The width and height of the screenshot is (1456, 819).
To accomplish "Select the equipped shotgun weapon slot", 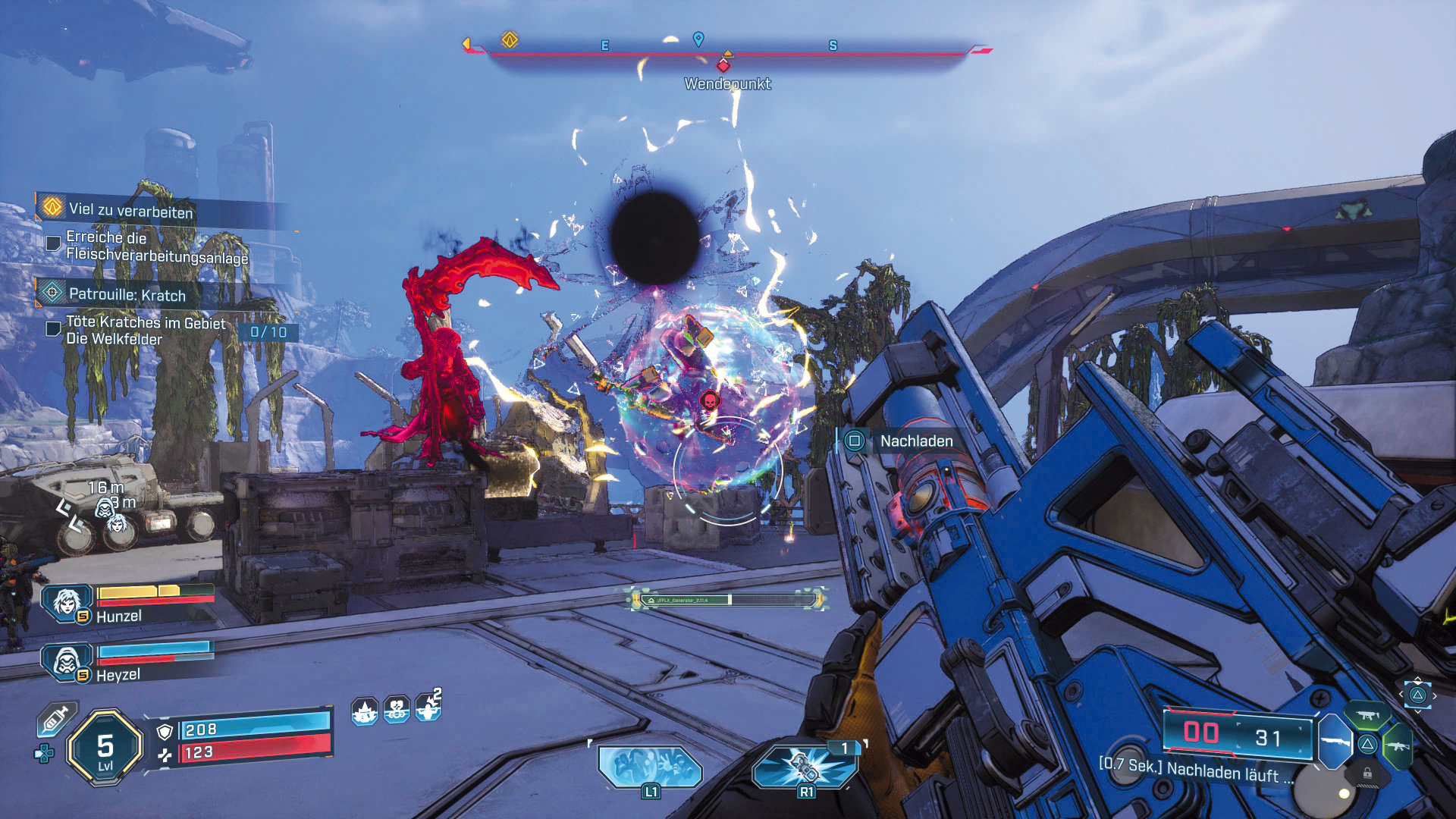I will point(1336,741).
